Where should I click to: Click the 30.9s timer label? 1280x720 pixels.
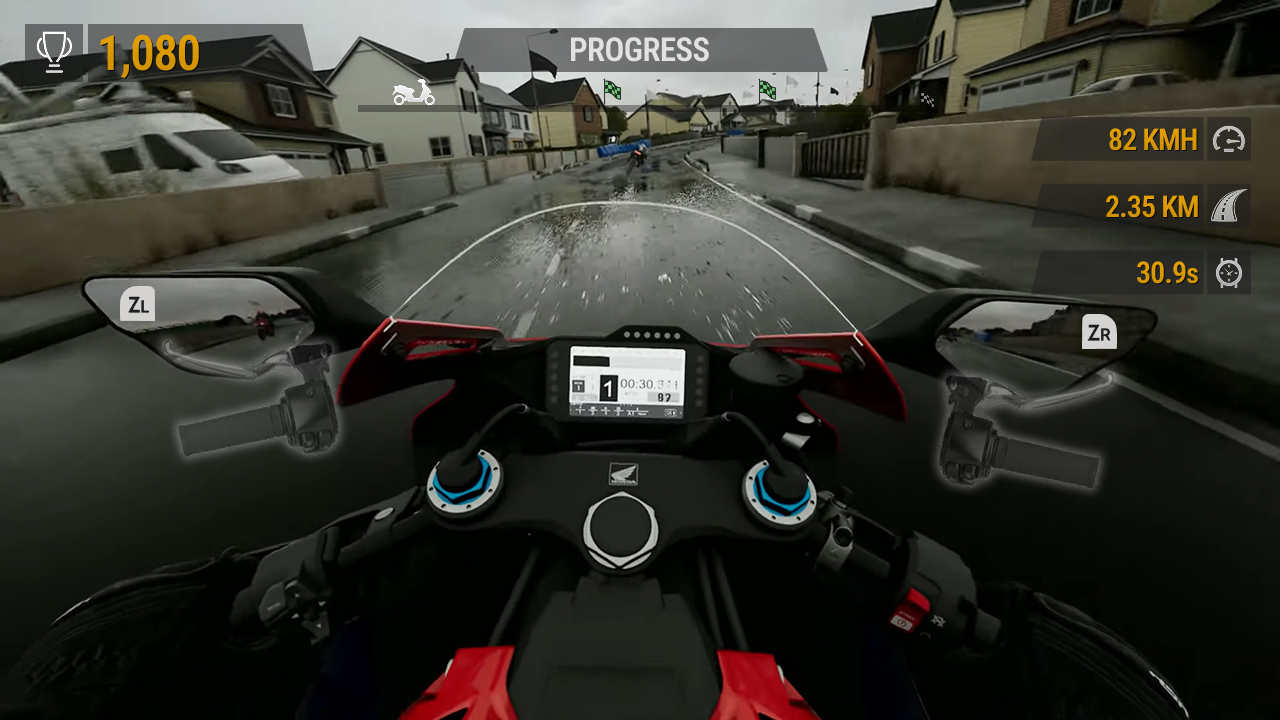tap(1165, 273)
